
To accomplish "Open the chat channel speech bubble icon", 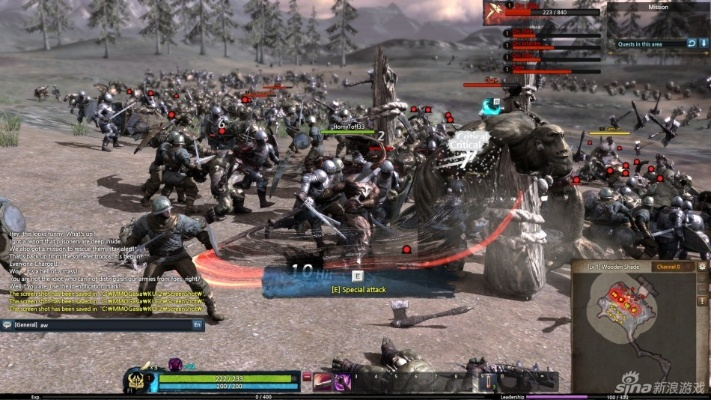I will point(7,325).
